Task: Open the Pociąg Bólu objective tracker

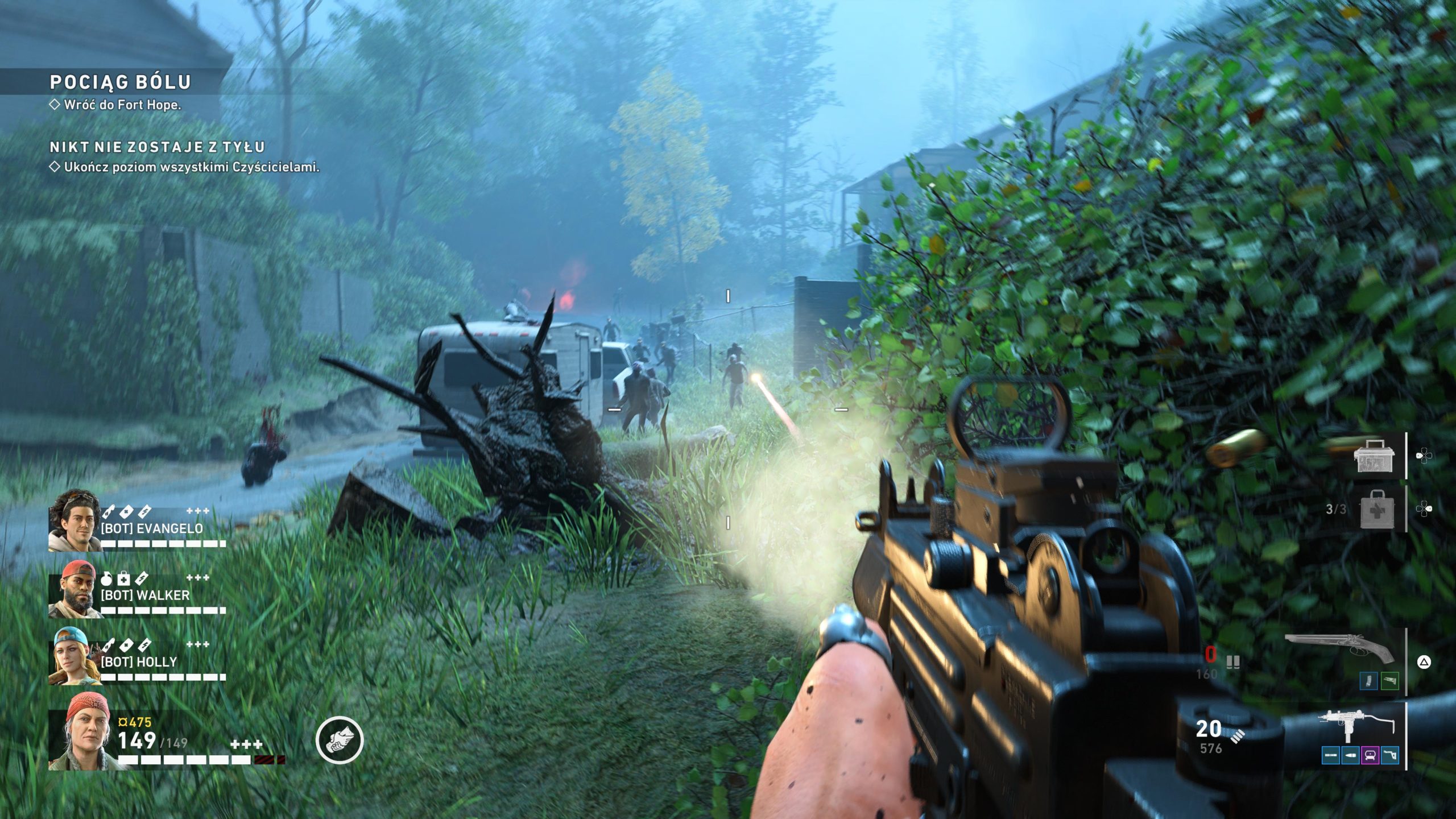Action: tap(120, 82)
